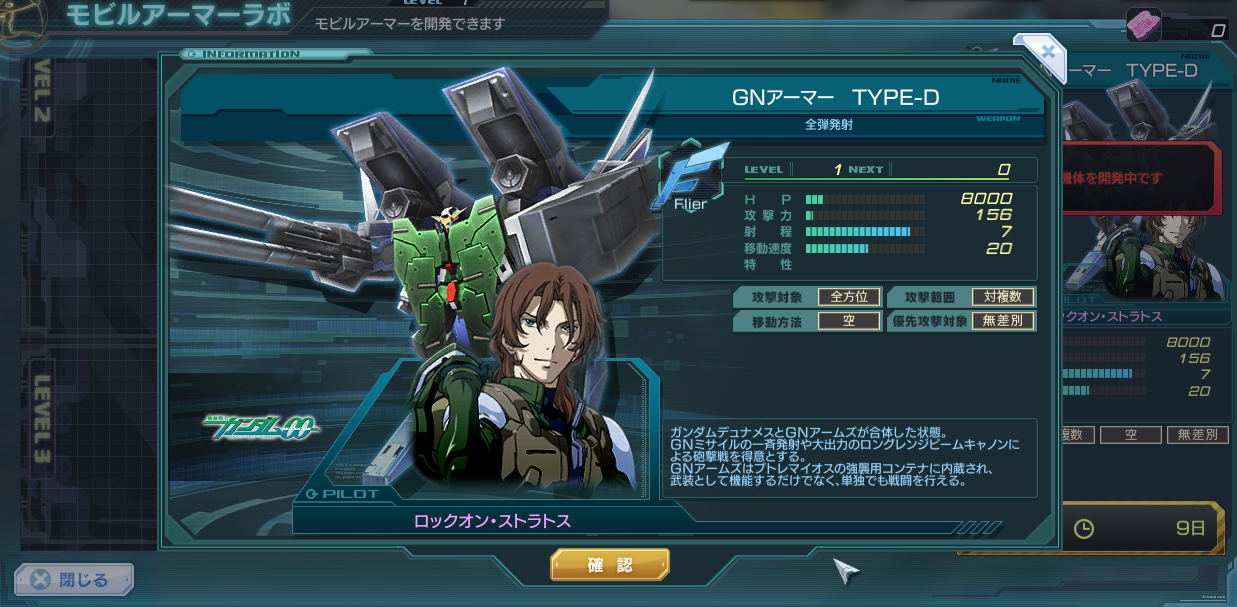
Task: Confirm with the 確認 button
Action: 609,565
